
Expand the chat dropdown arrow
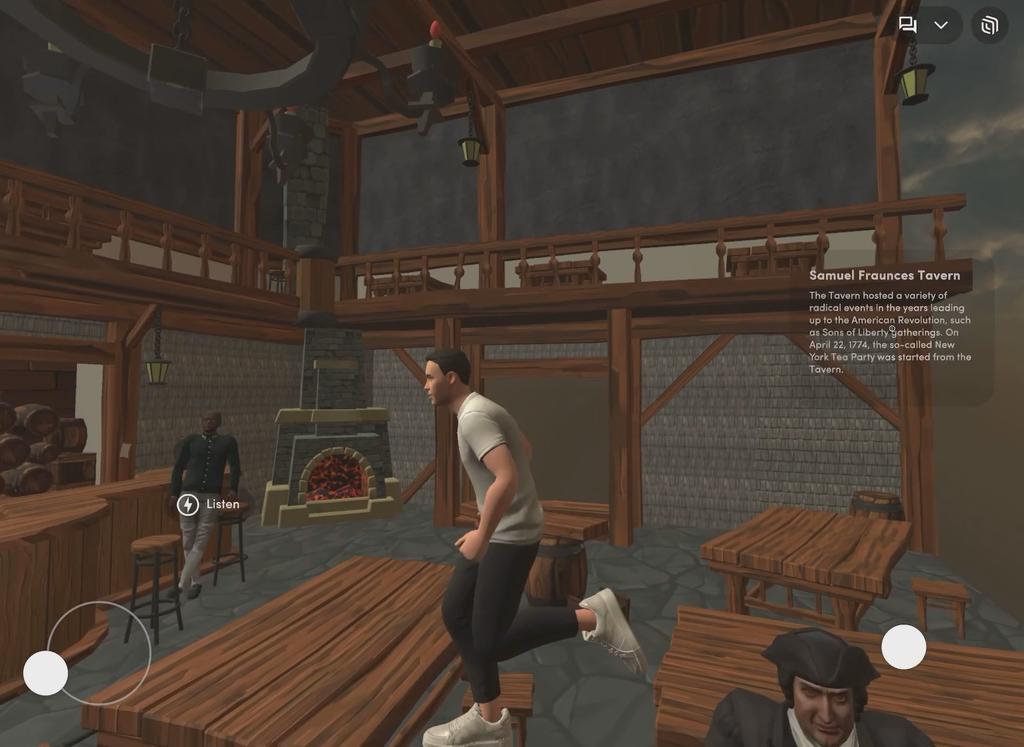[x=941, y=25]
